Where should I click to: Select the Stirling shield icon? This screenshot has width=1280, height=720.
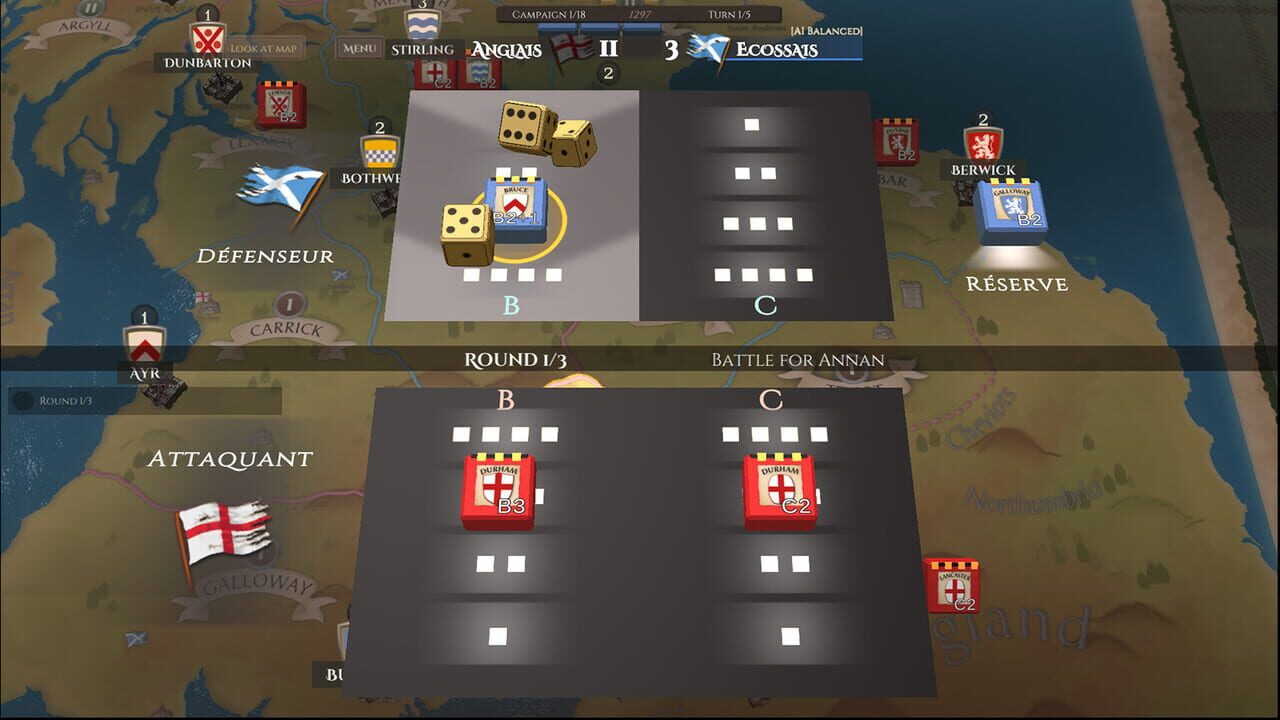coord(425,23)
